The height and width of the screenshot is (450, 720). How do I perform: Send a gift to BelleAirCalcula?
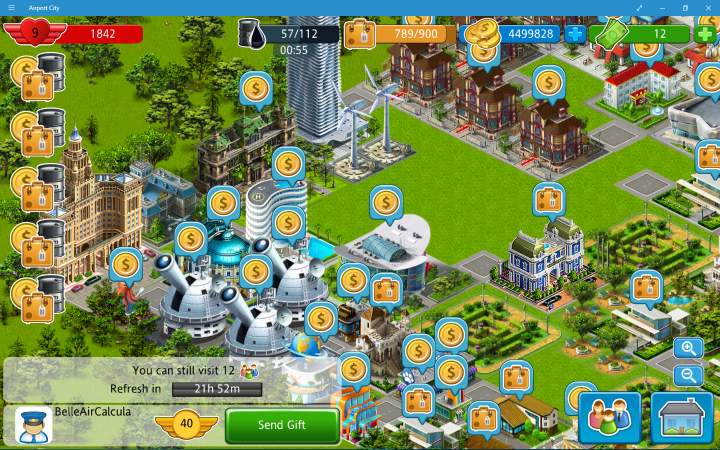coord(282,425)
